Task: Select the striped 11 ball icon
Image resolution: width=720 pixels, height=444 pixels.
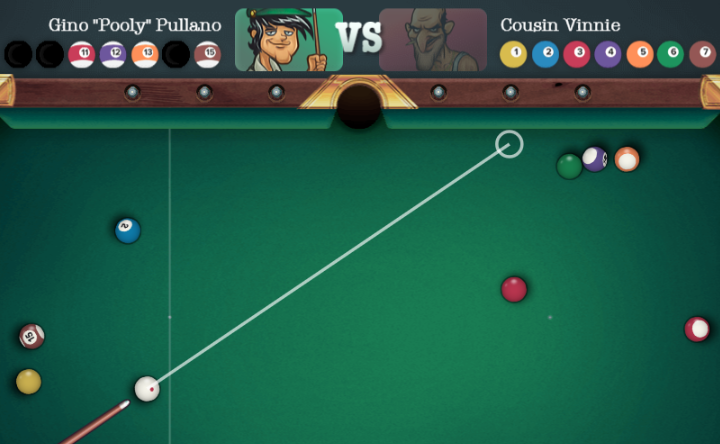Action: [x=82, y=54]
